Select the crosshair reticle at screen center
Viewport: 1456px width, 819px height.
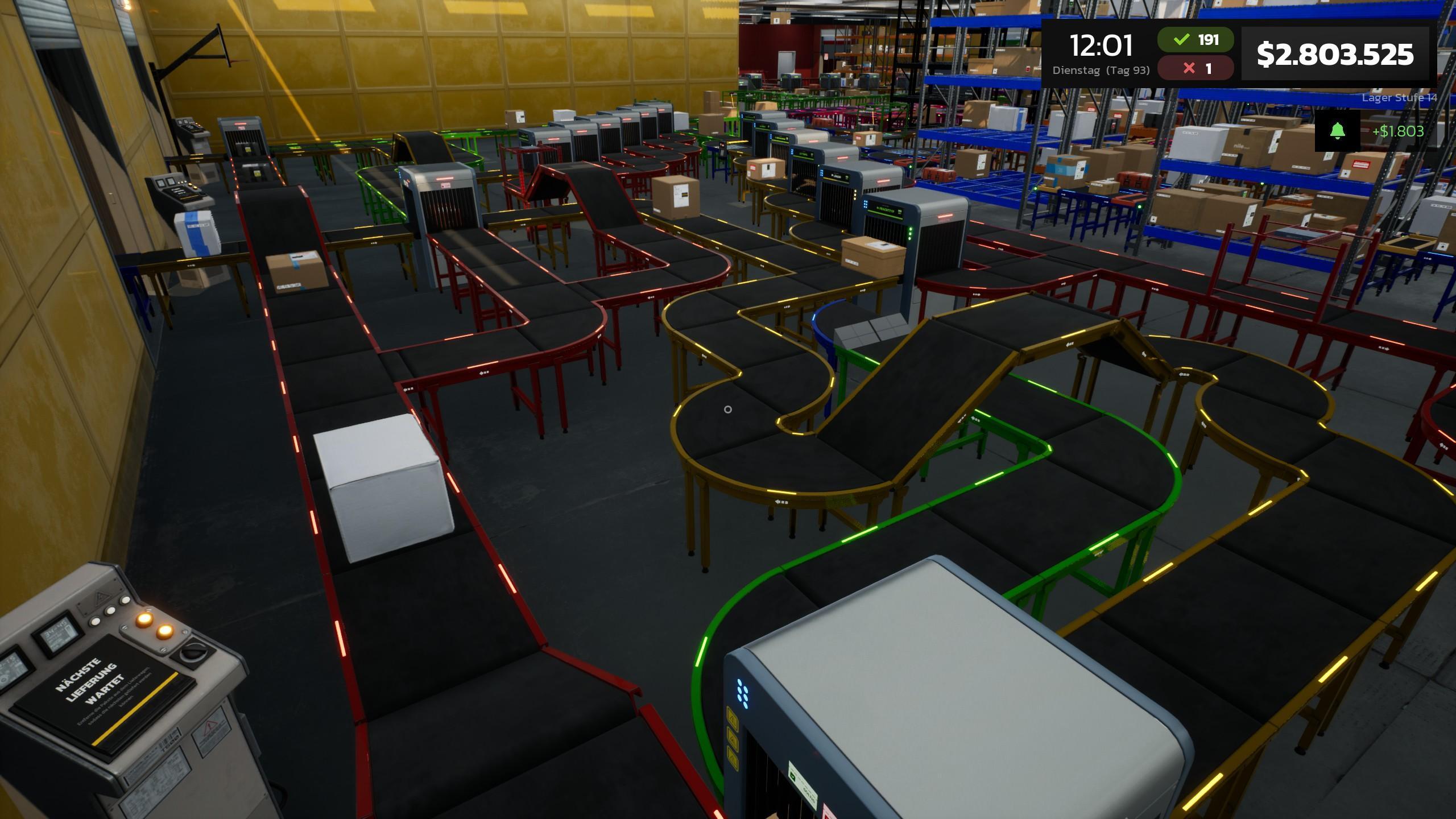coord(728,409)
